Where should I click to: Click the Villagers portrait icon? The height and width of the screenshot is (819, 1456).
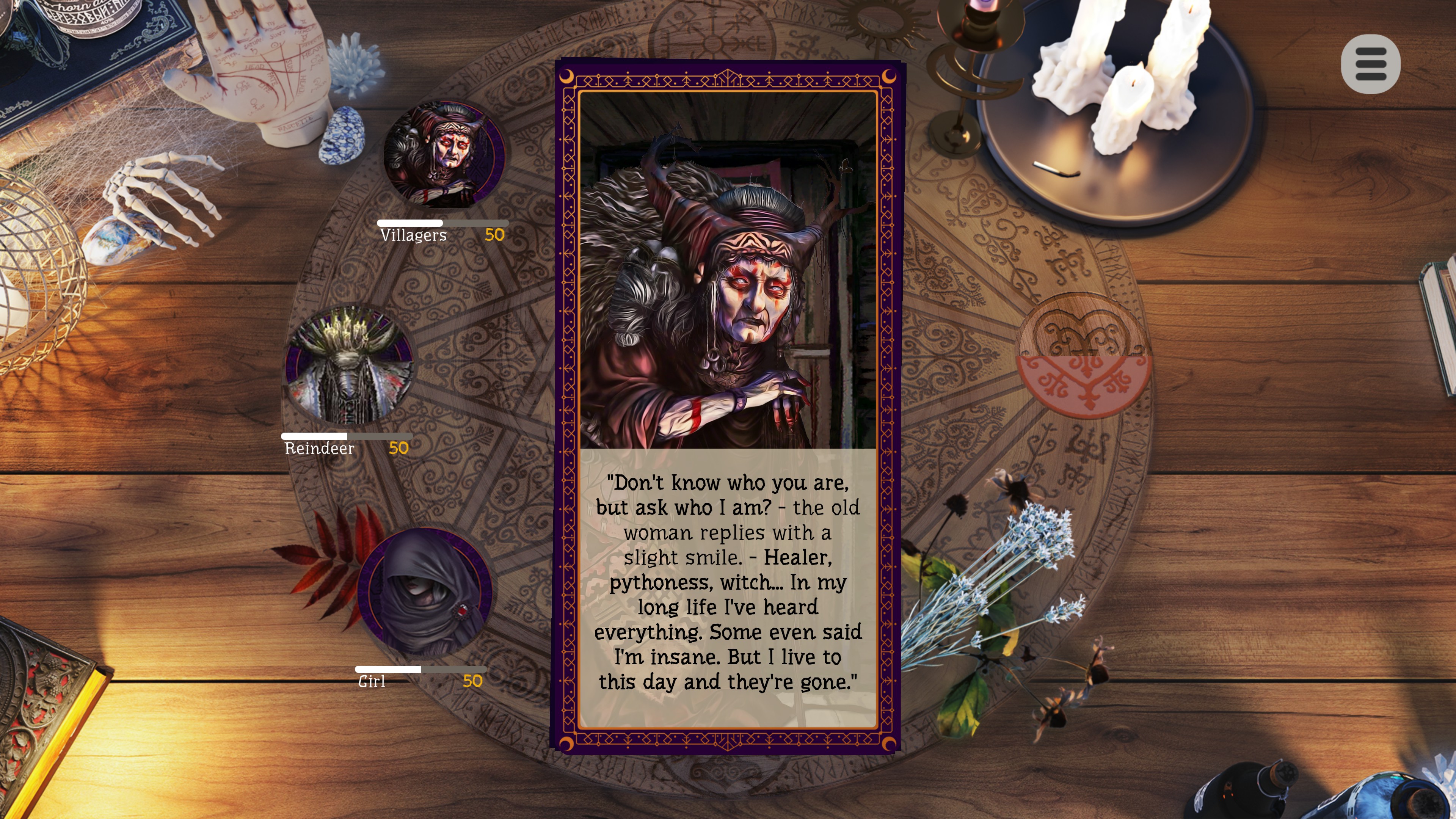click(x=444, y=154)
